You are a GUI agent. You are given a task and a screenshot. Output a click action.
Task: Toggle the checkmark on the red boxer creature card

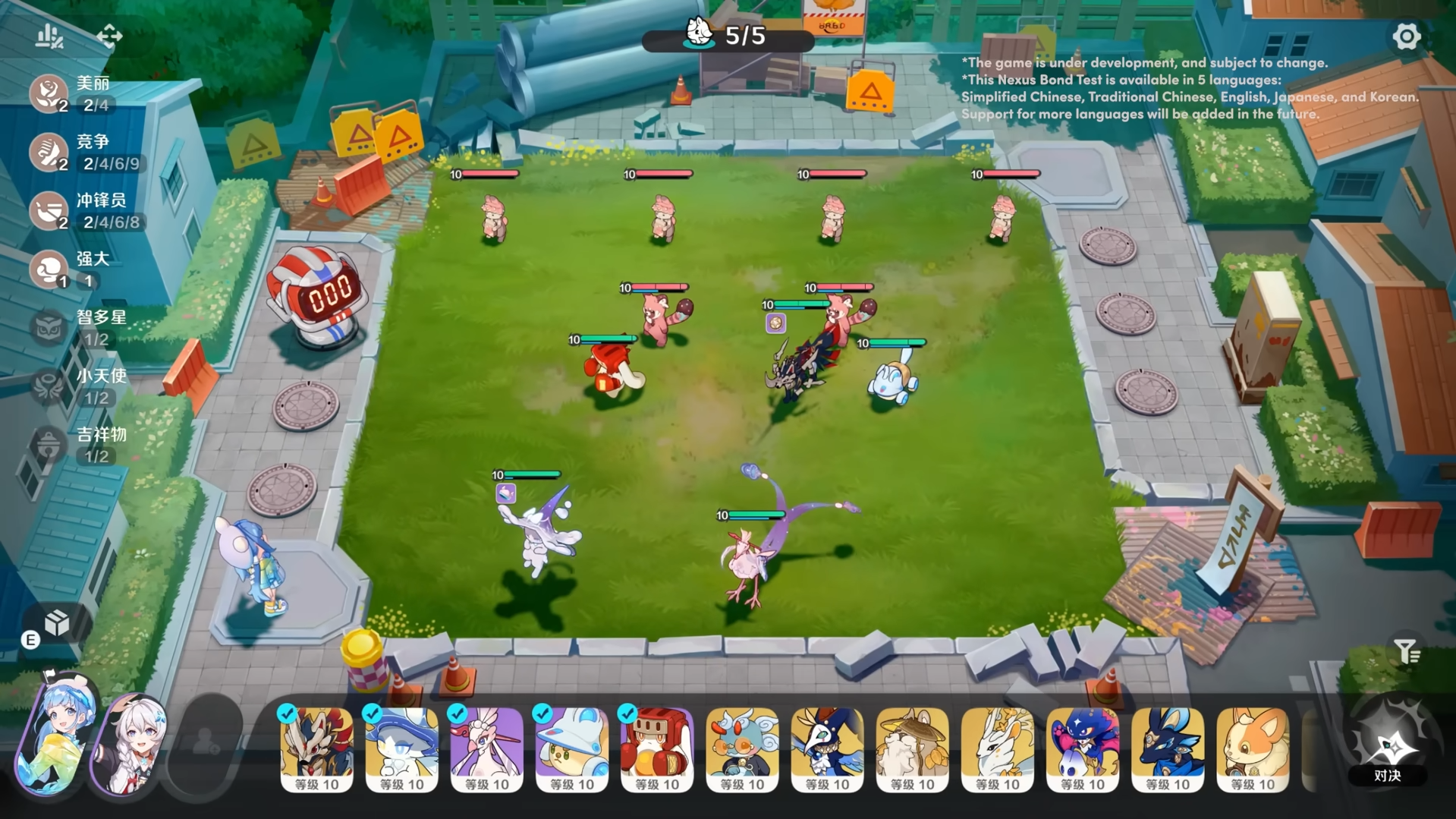626,714
